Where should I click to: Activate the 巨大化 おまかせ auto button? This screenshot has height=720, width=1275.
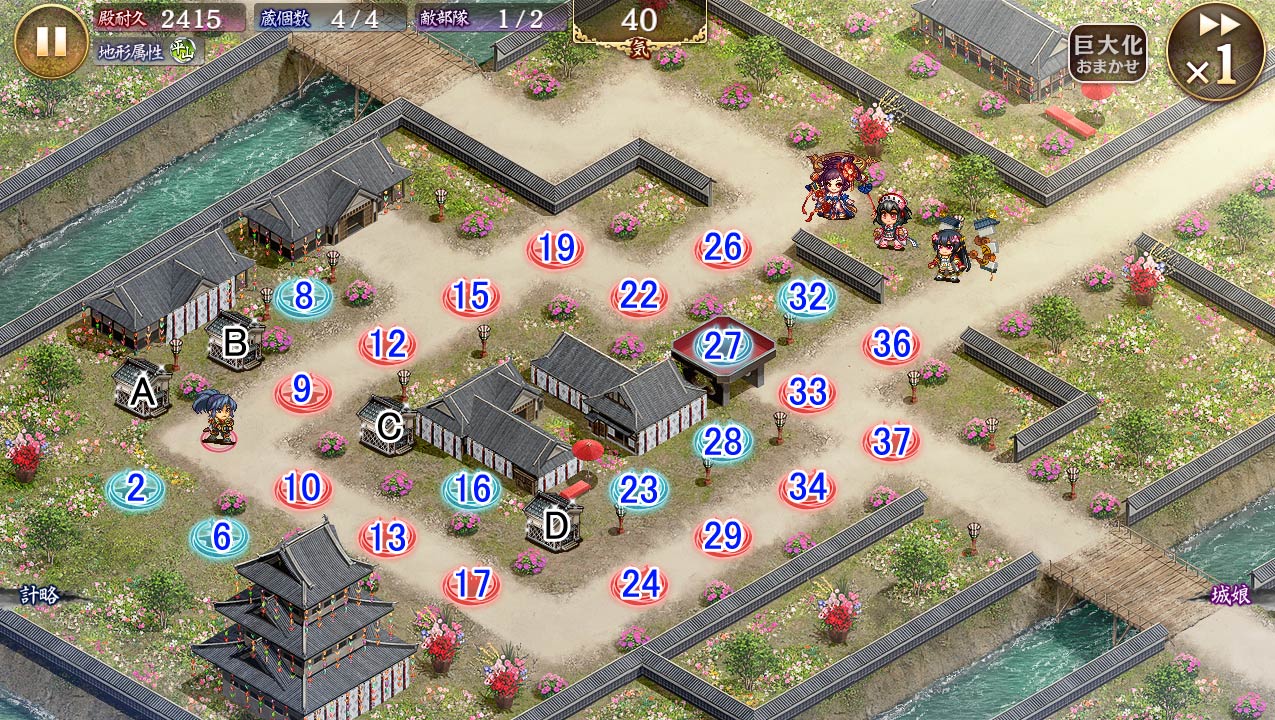pyautogui.click(x=1107, y=54)
